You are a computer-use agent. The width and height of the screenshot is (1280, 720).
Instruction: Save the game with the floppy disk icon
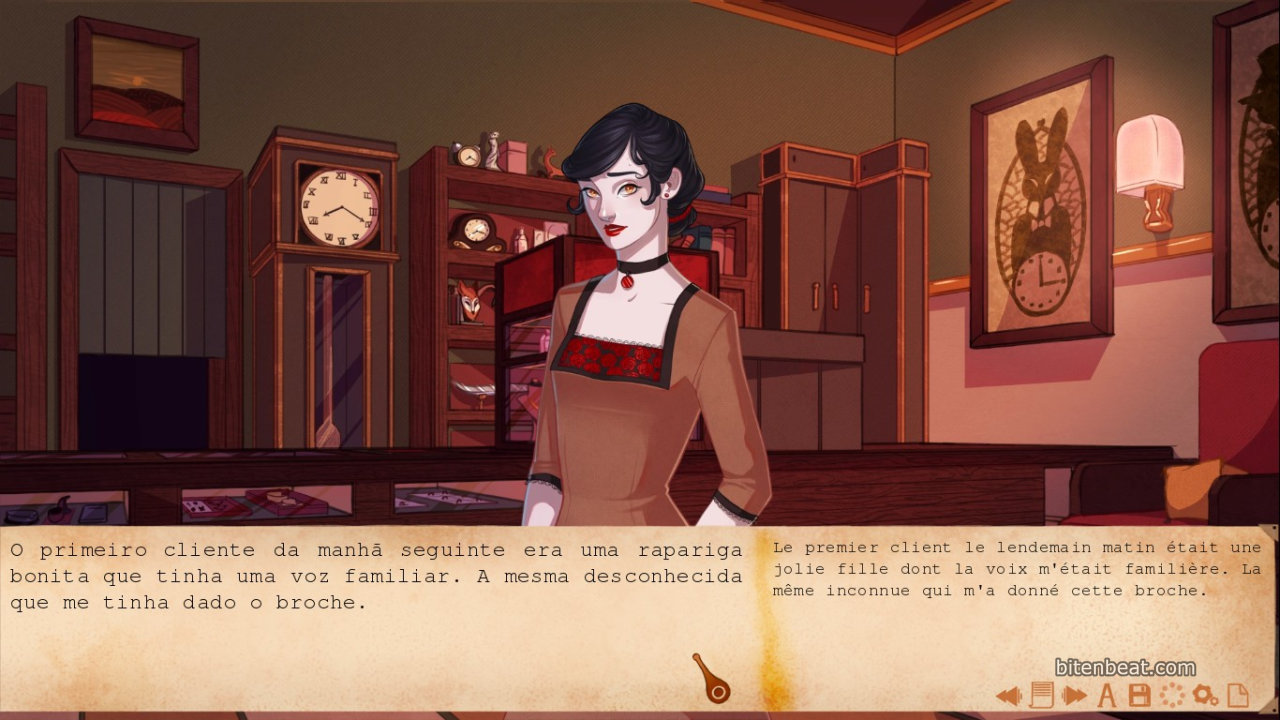1139,695
